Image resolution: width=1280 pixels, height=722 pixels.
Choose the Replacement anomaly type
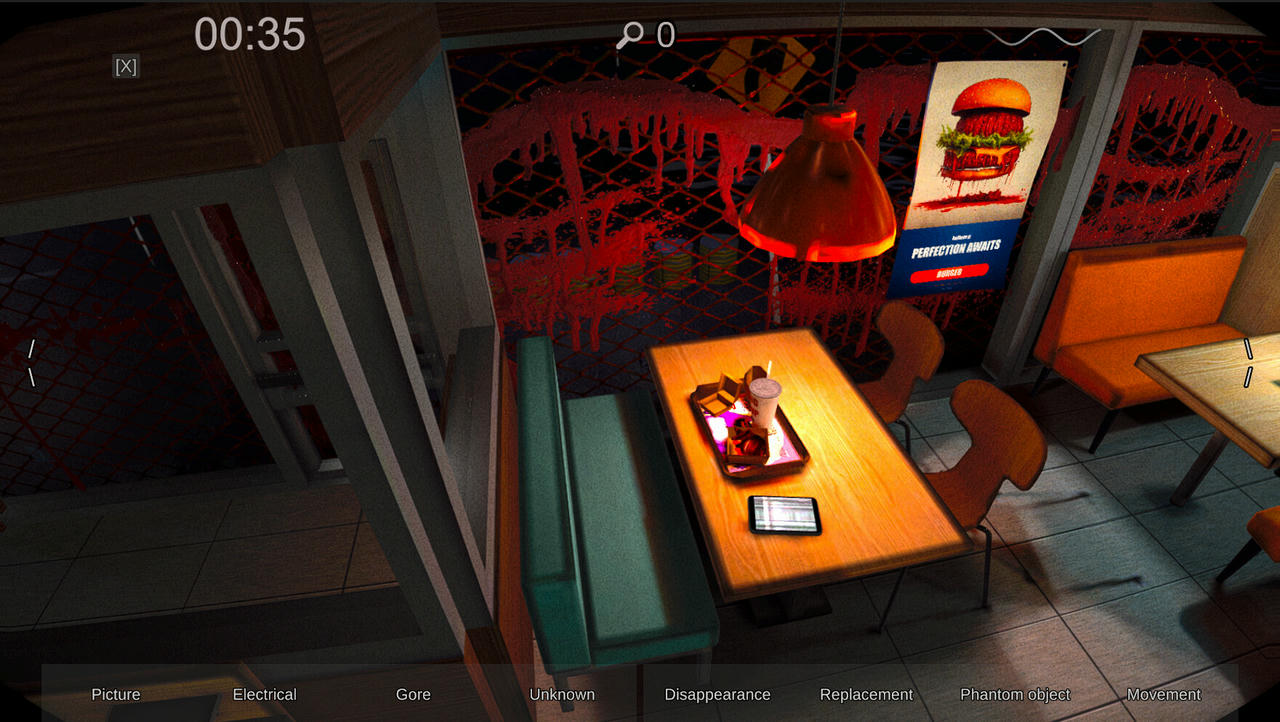click(x=866, y=694)
